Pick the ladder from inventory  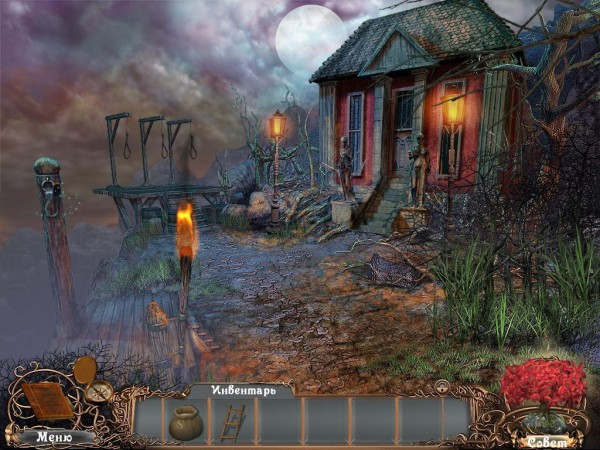click(x=233, y=421)
